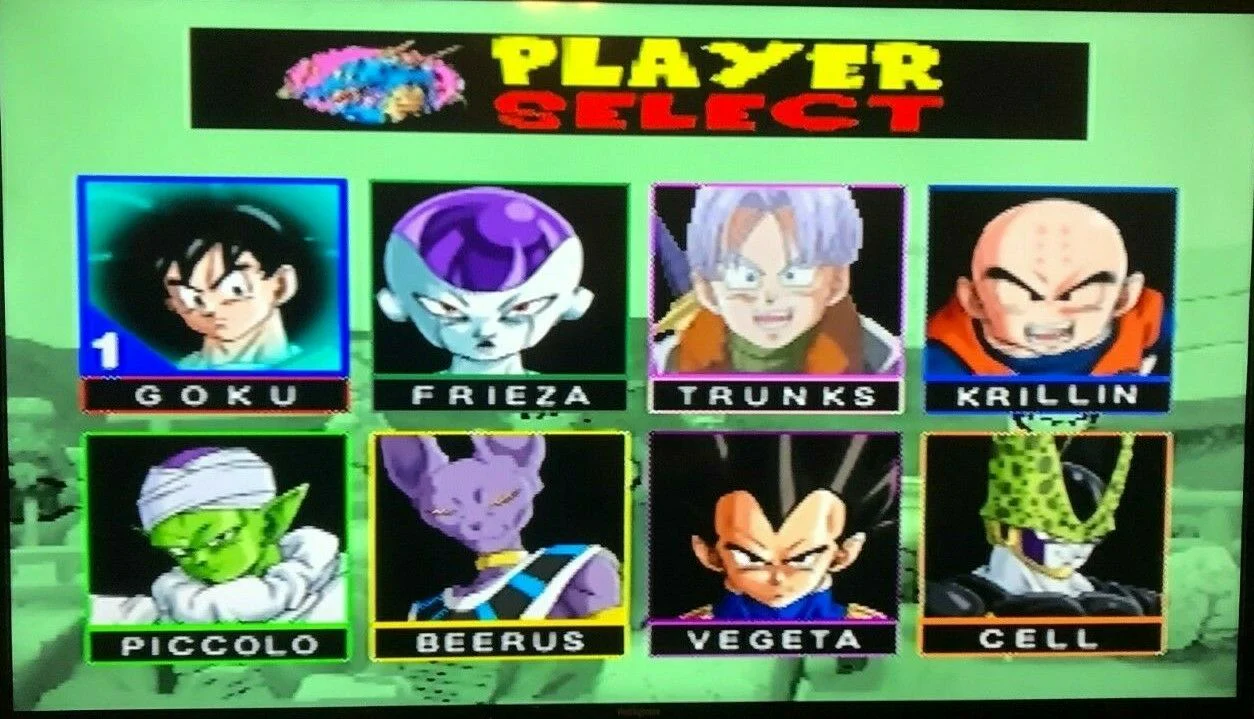
Task: Choose the Frieza character portrait
Action: coord(500,280)
